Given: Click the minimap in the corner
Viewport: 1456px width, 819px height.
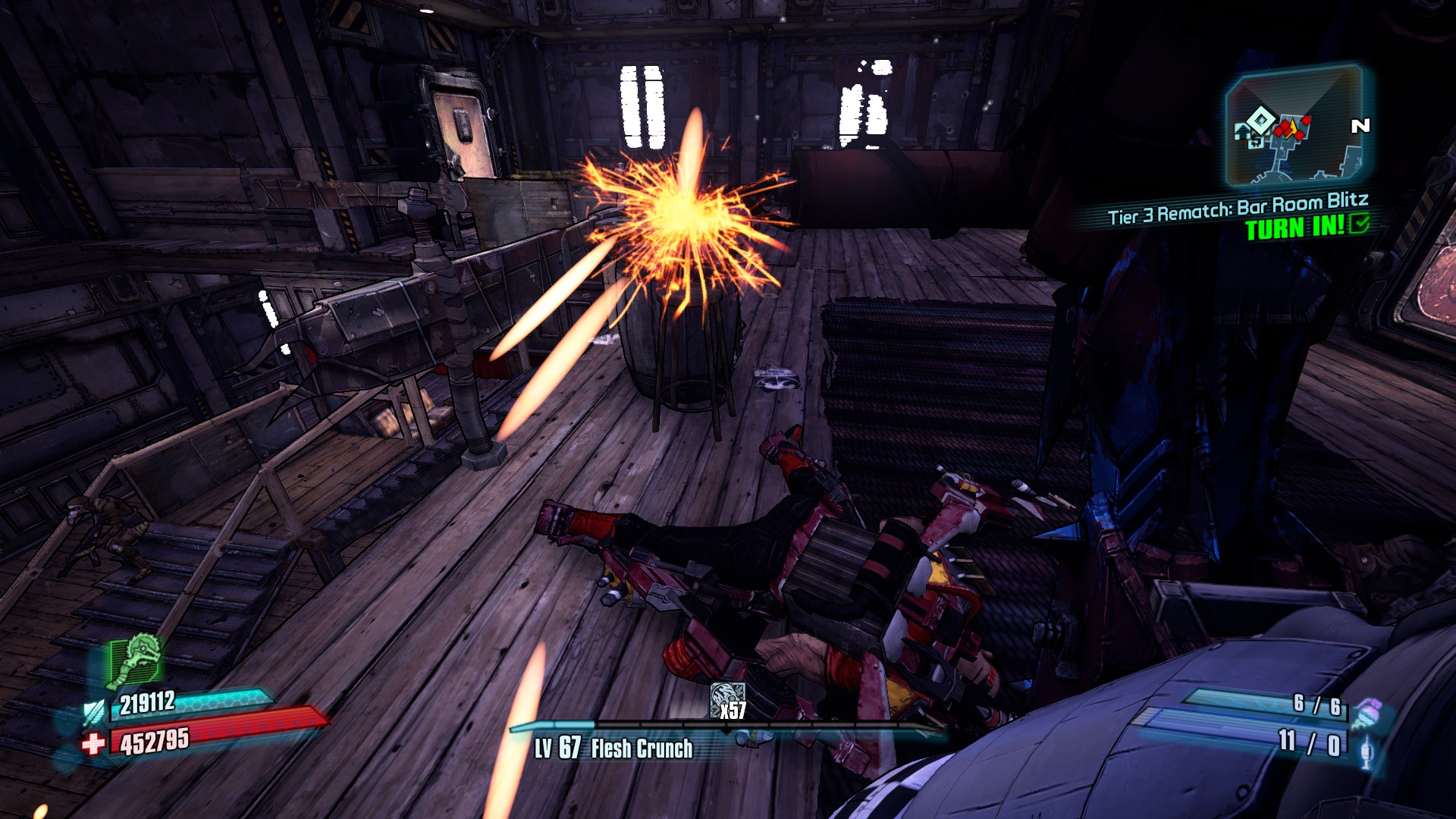Looking at the screenshot, I should click(1295, 126).
